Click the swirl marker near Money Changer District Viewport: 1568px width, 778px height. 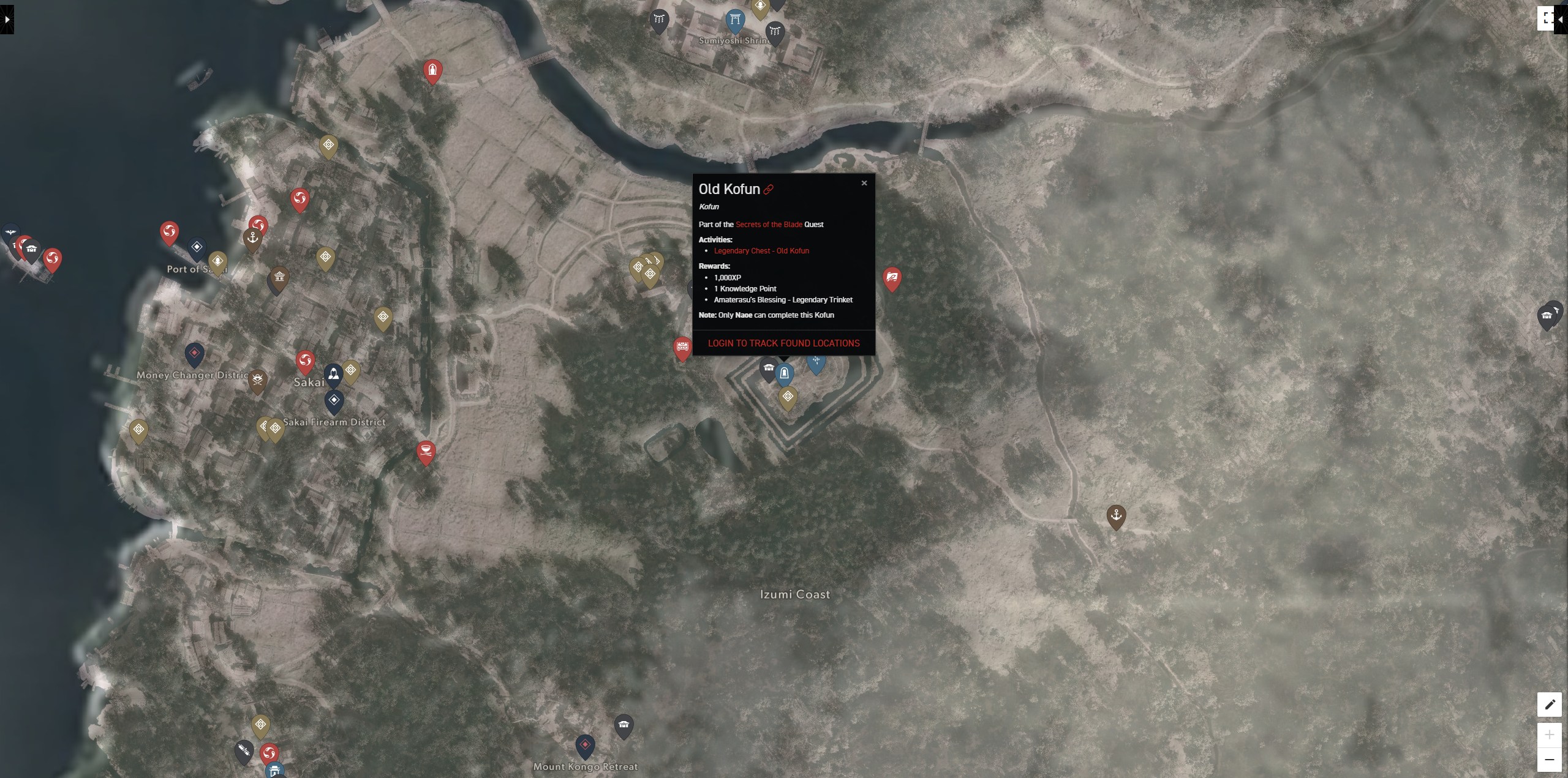pos(306,360)
